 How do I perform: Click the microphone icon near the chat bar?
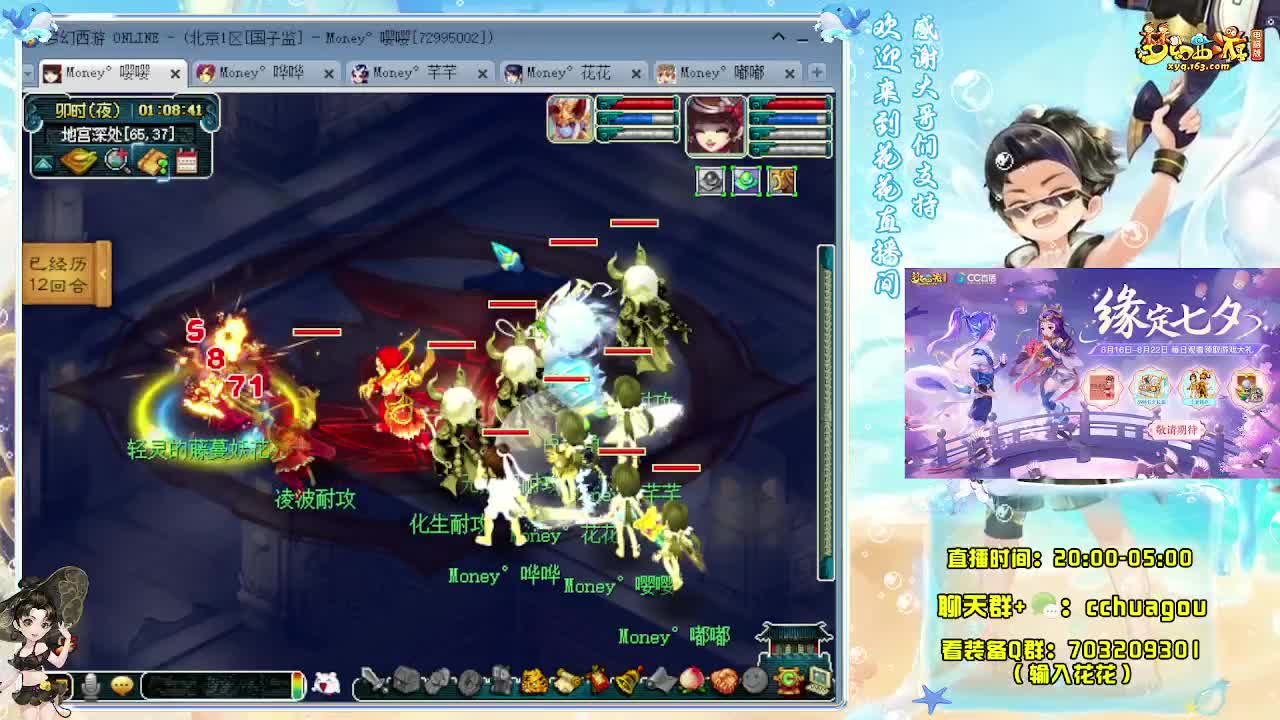pos(90,684)
